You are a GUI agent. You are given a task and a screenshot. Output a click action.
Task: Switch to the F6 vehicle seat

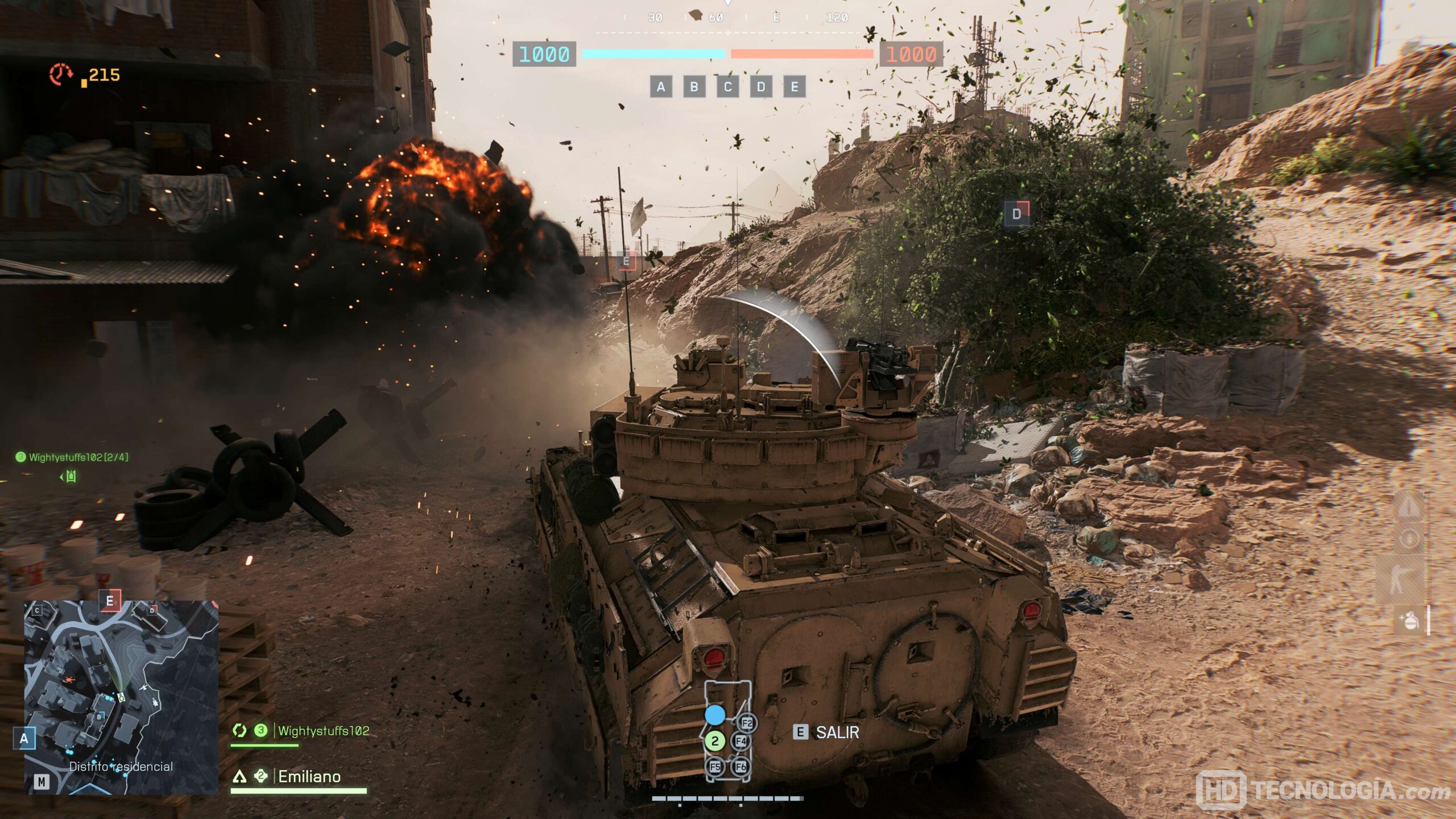tap(741, 767)
